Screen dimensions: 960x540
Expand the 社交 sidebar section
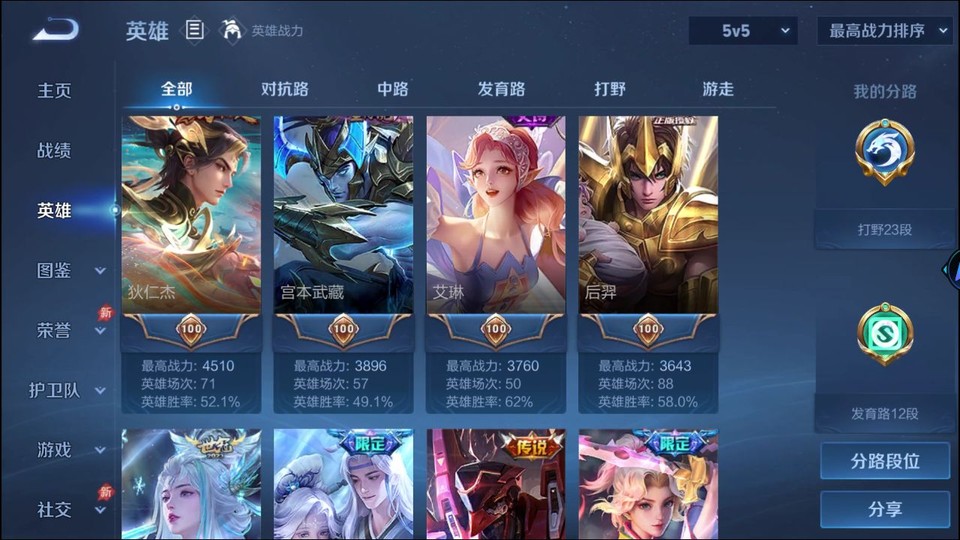70,510
